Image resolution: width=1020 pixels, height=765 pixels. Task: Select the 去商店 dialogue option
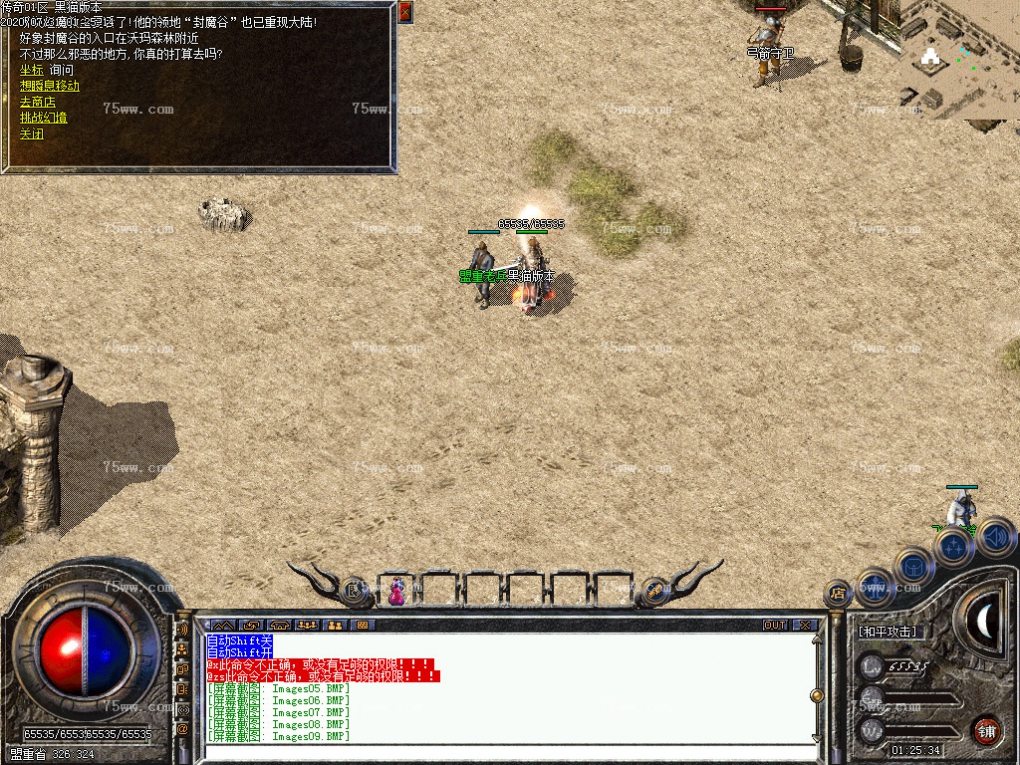coord(37,102)
